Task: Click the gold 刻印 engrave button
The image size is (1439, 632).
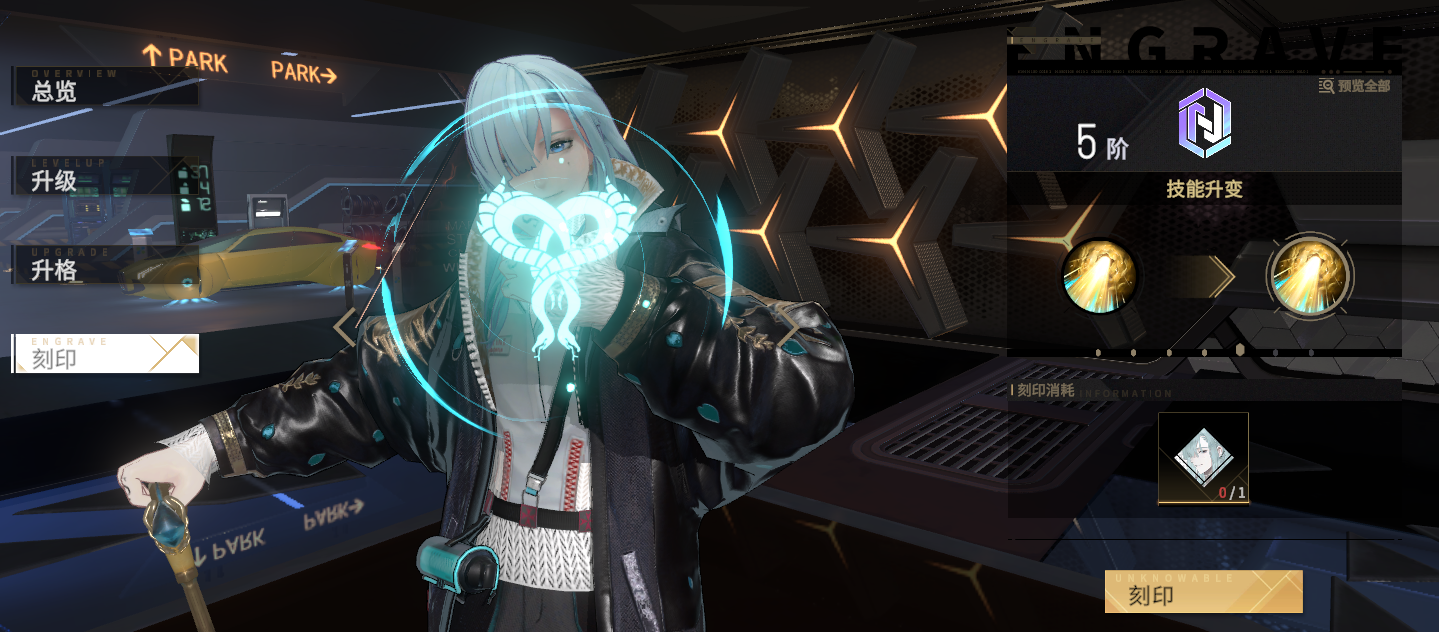Action: tap(1203, 592)
